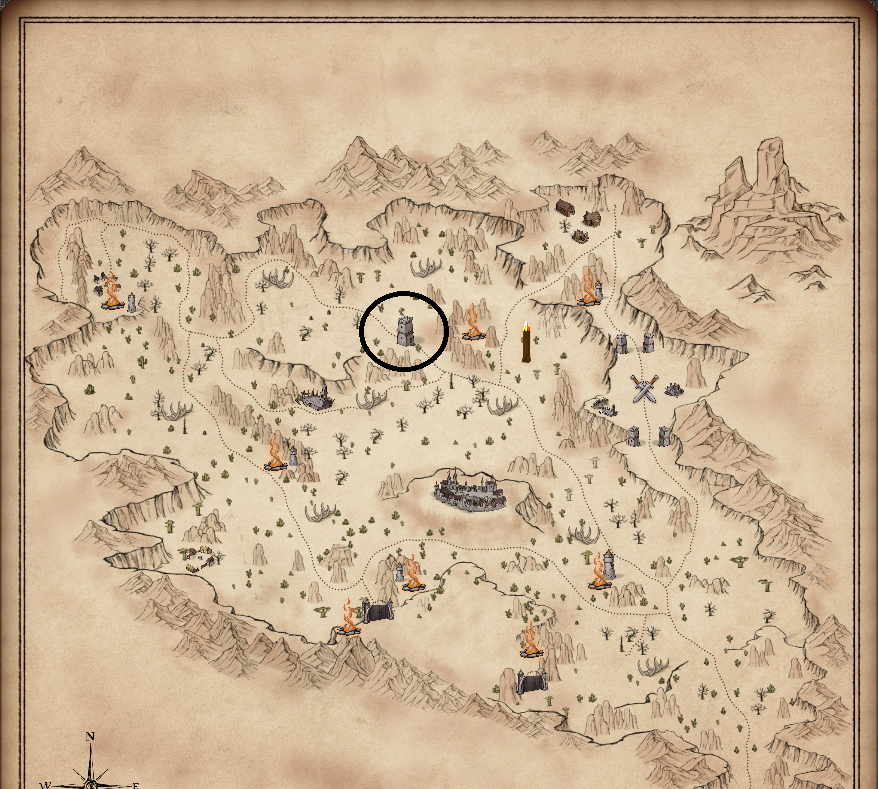Select the crossed swords map marker
This screenshot has width=878, height=789.
[644, 388]
